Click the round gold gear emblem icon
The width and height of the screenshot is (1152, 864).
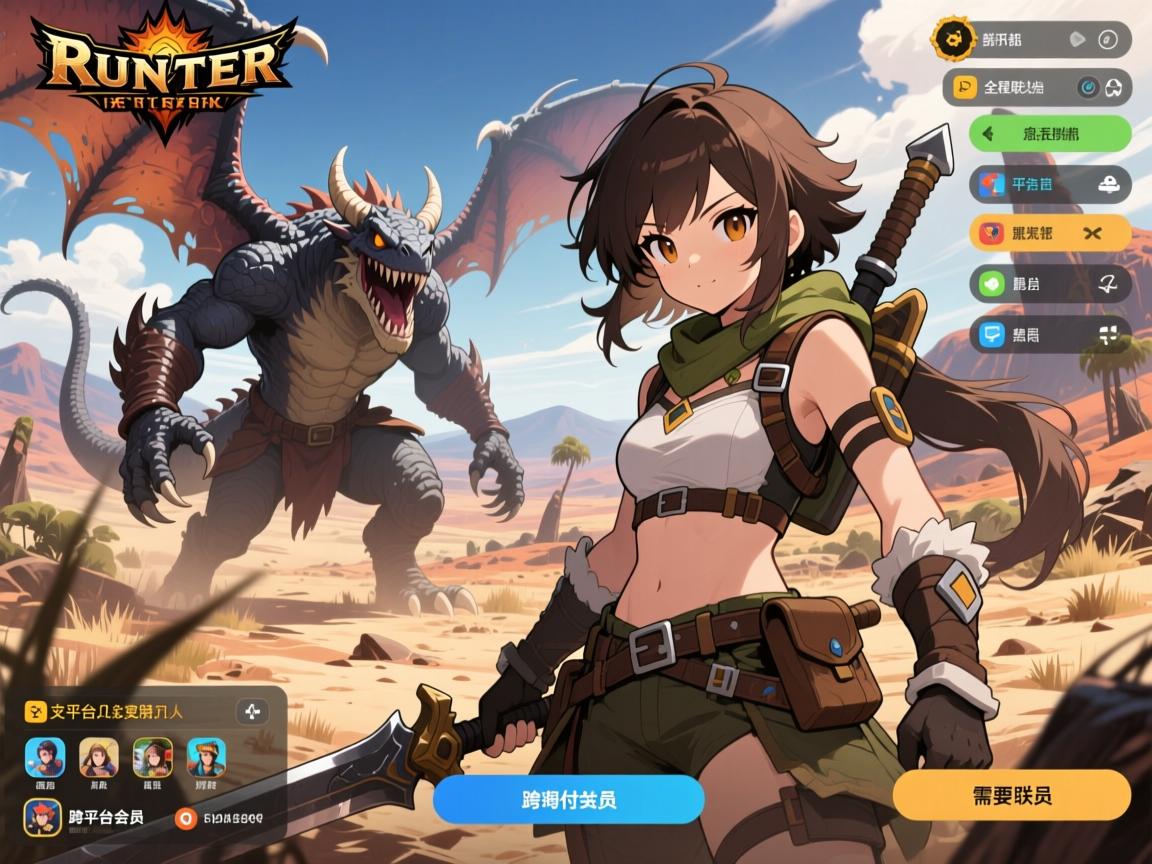pyautogui.click(x=951, y=39)
